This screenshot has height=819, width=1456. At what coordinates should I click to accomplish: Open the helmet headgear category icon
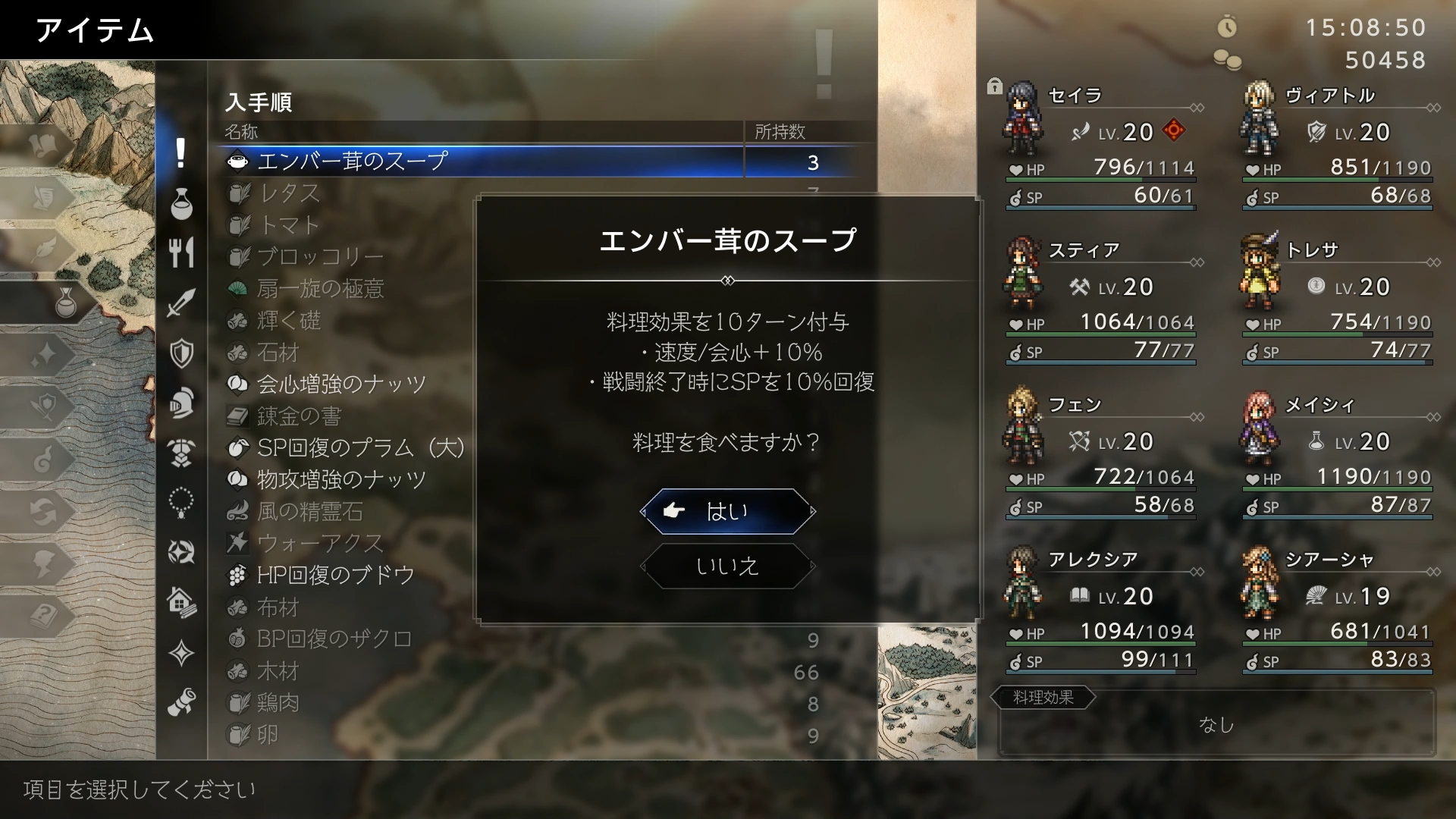(x=180, y=403)
